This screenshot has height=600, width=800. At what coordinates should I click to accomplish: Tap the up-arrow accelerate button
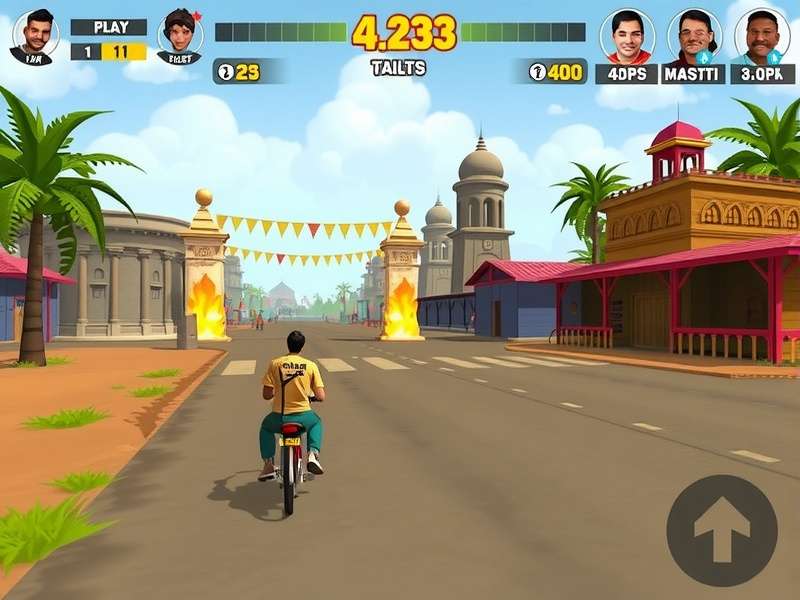coord(721,530)
